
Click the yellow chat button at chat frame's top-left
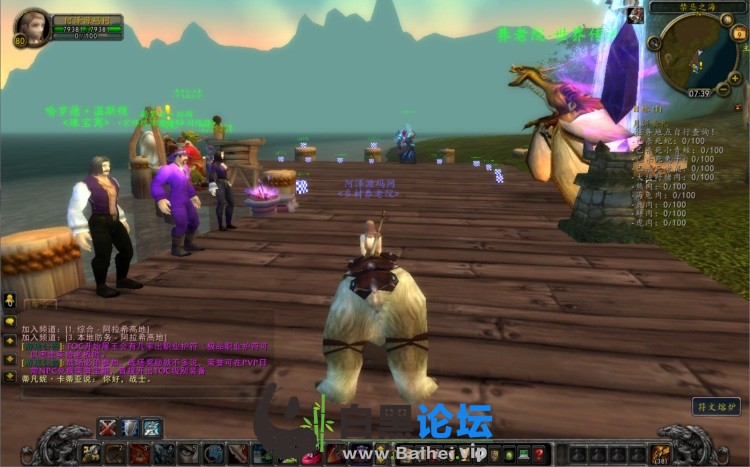click(x=10, y=300)
